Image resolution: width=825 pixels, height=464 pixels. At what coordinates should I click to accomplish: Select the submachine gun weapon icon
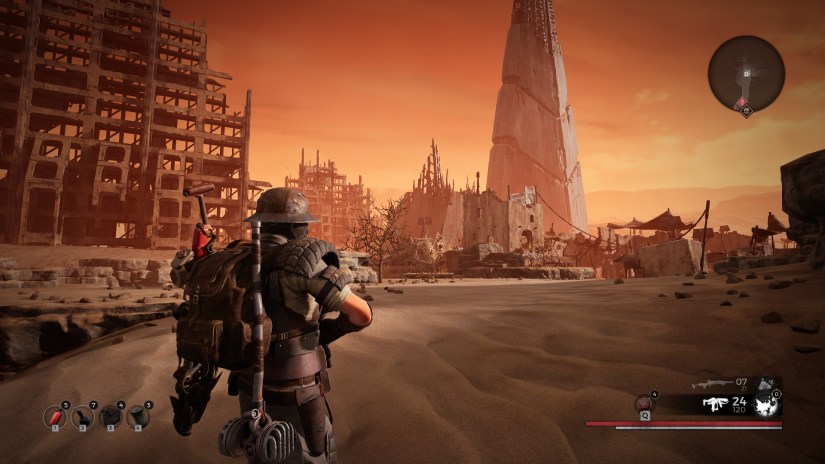(x=715, y=404)
